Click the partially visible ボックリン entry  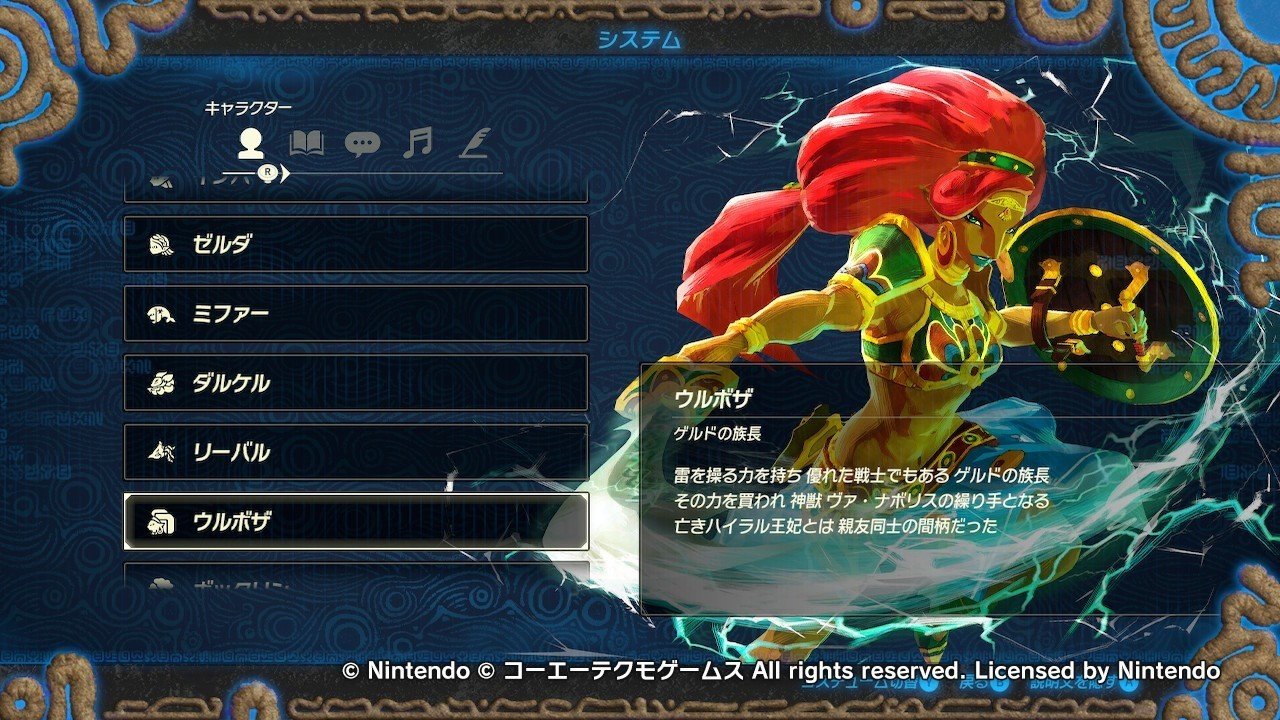click(240, 585)
